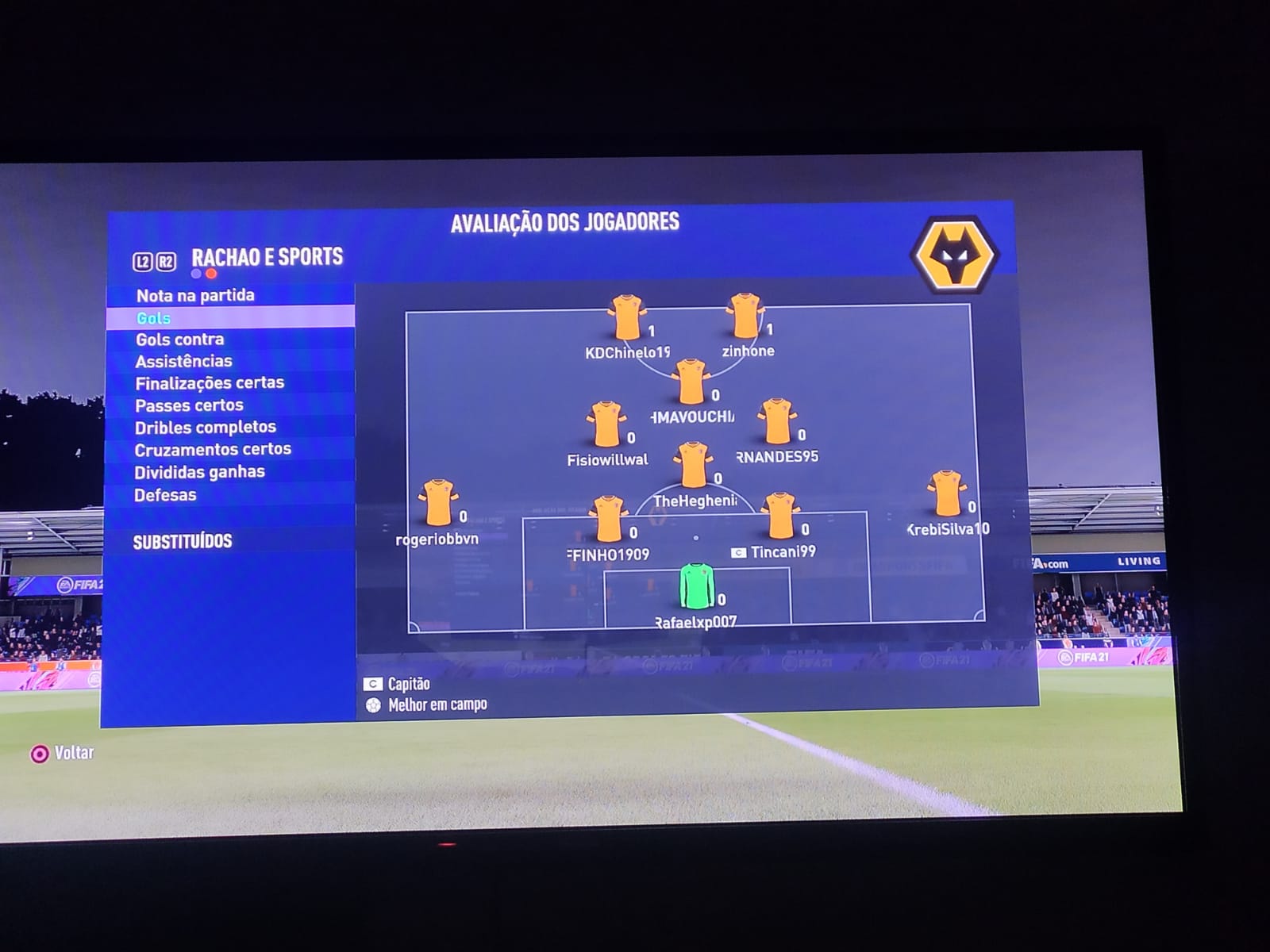Image resolution: width=1270 pixels, height=952 pixels.
Task: Select the Nota na partida stat
Action: coord(195,296)
